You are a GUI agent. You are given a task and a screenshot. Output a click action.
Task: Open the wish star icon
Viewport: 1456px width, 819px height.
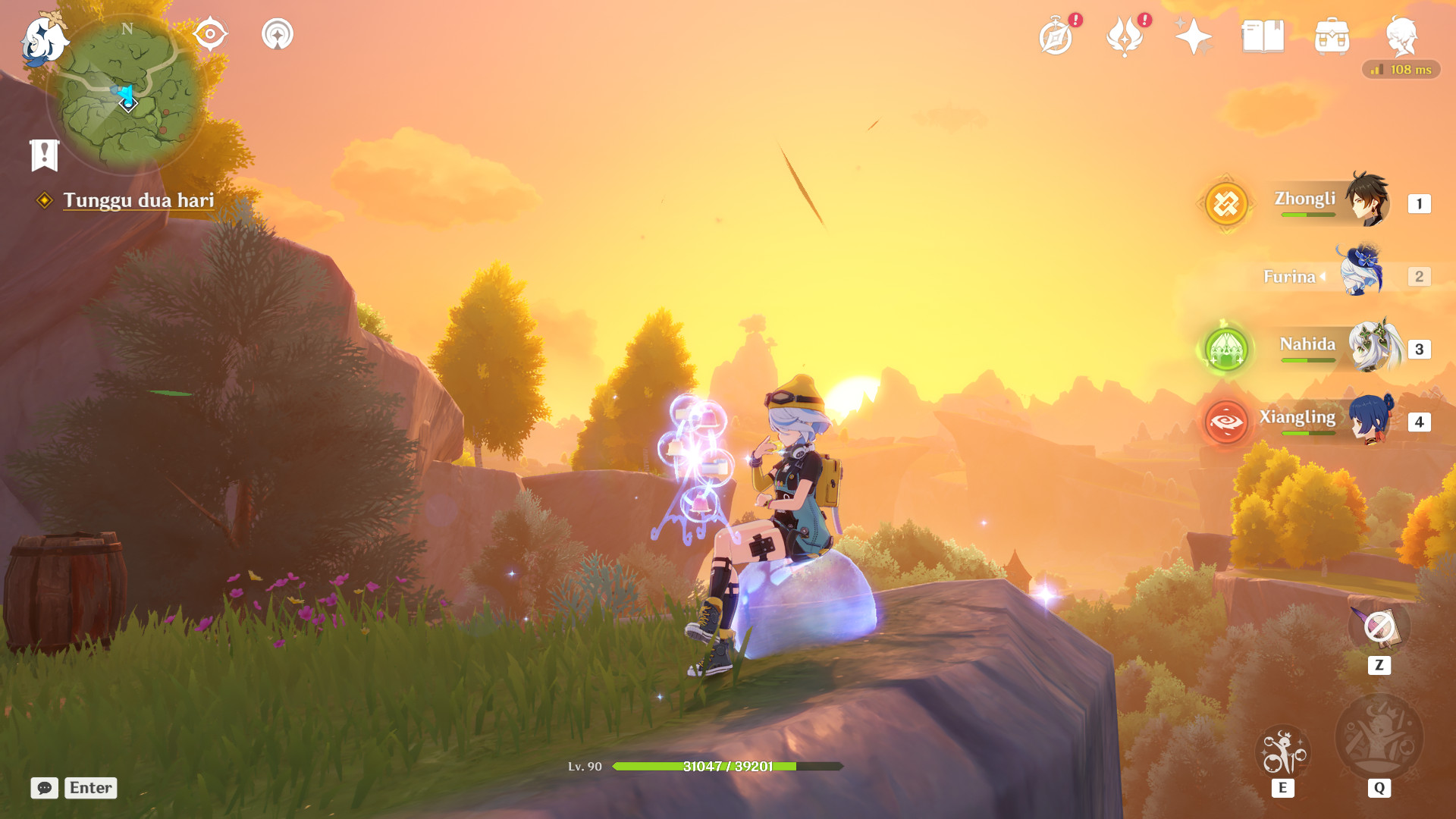pyautogui.click(x=1194, y=36)
